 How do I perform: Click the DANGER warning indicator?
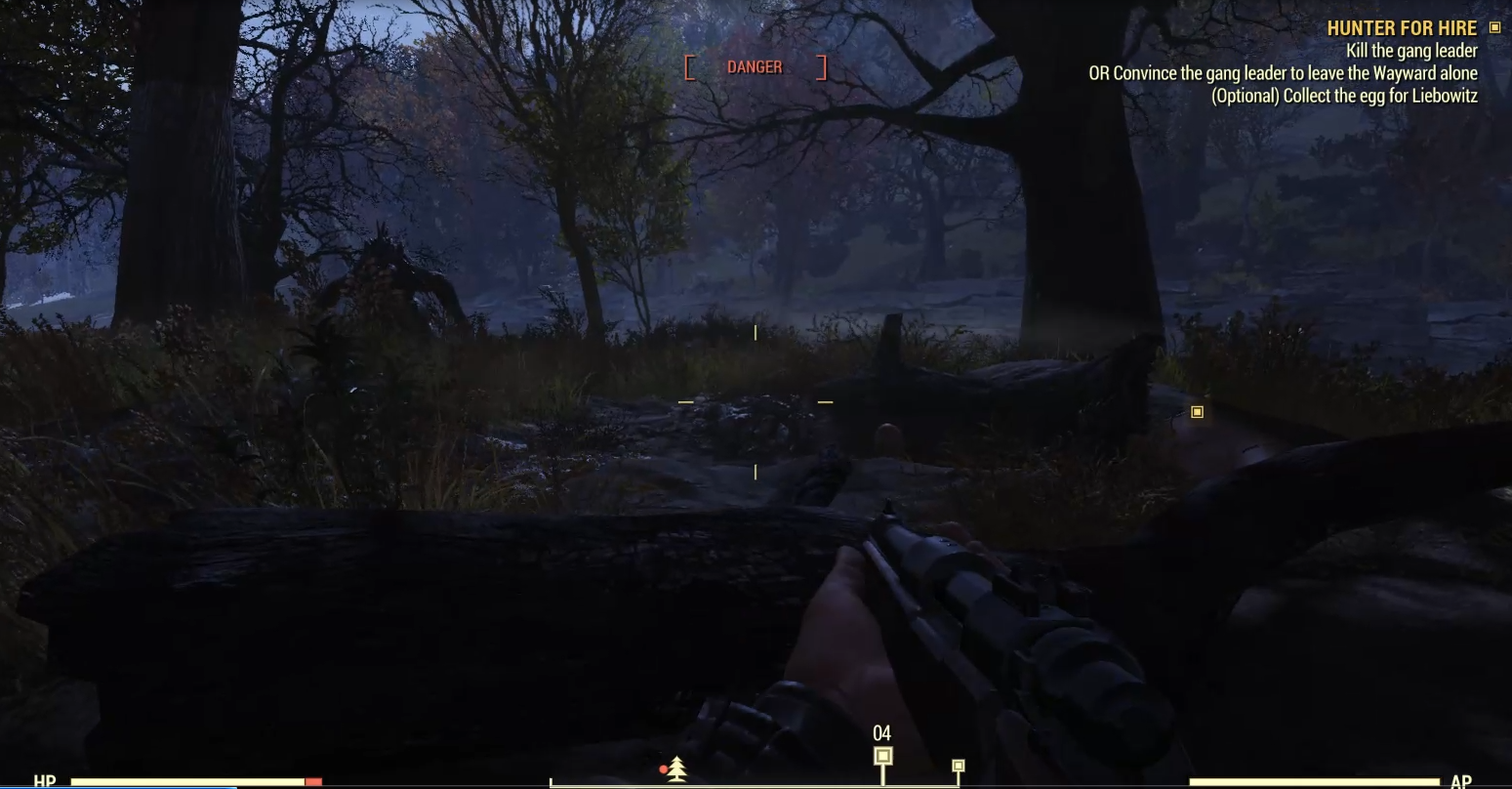[755, 67]
